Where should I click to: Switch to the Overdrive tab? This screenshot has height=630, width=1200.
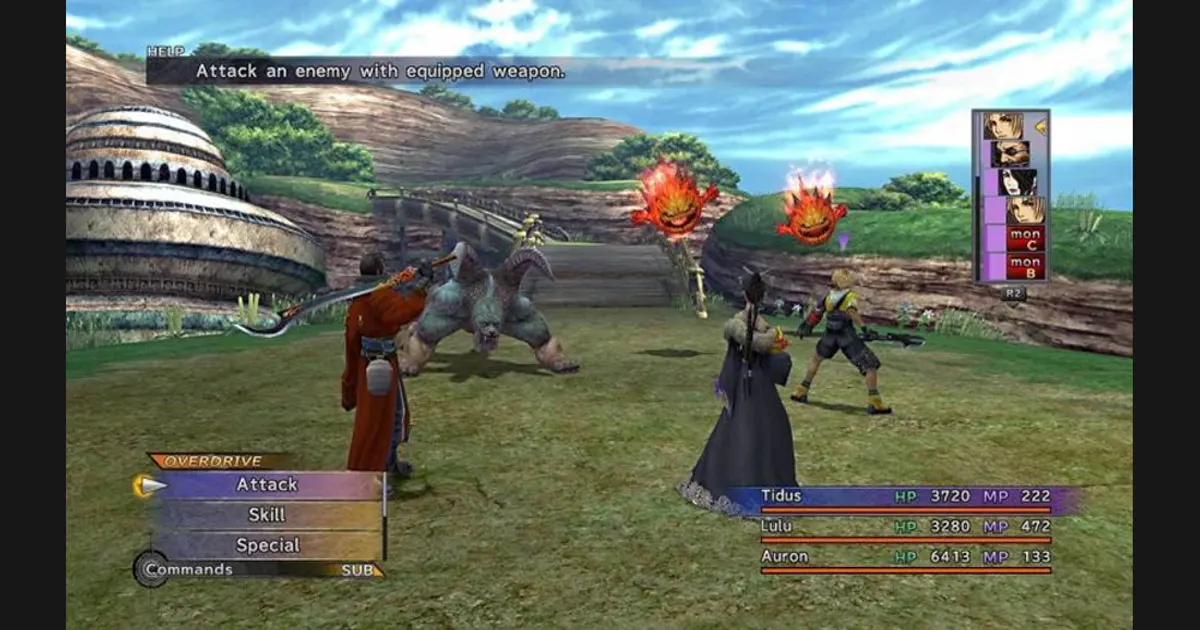(213, 461)
